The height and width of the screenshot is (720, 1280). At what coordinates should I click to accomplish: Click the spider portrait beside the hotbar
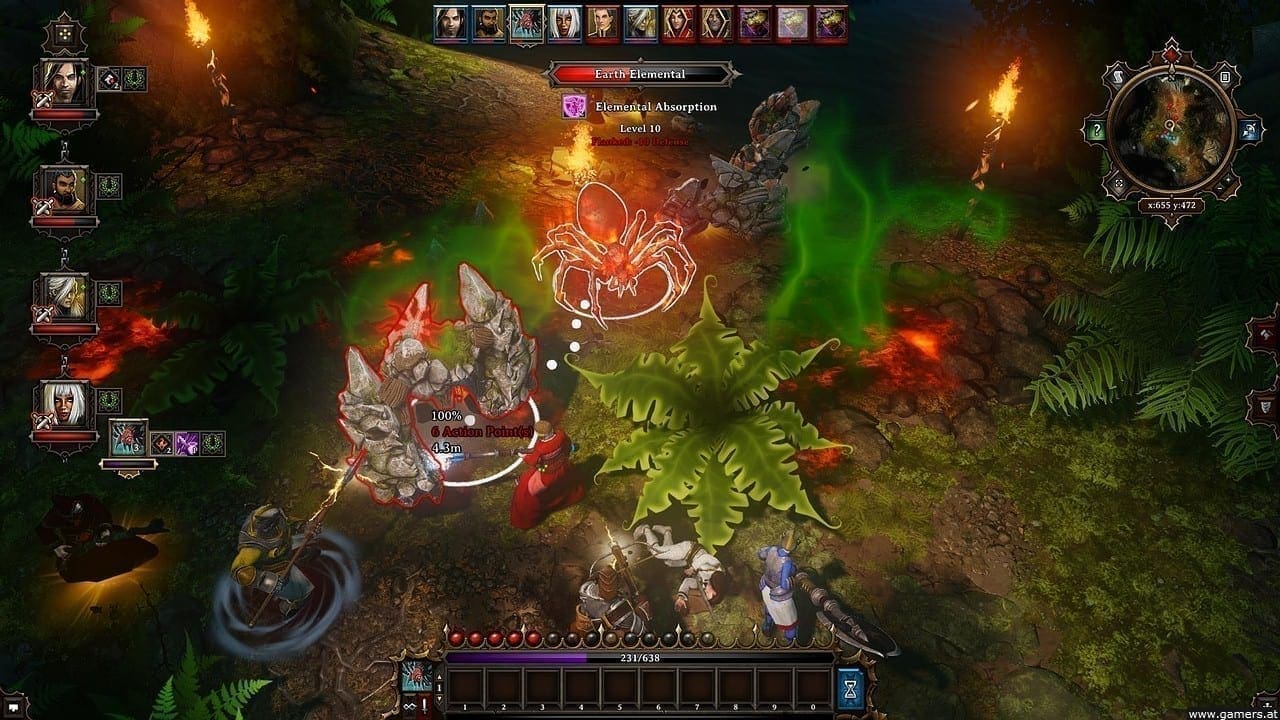tap(418, 678)
